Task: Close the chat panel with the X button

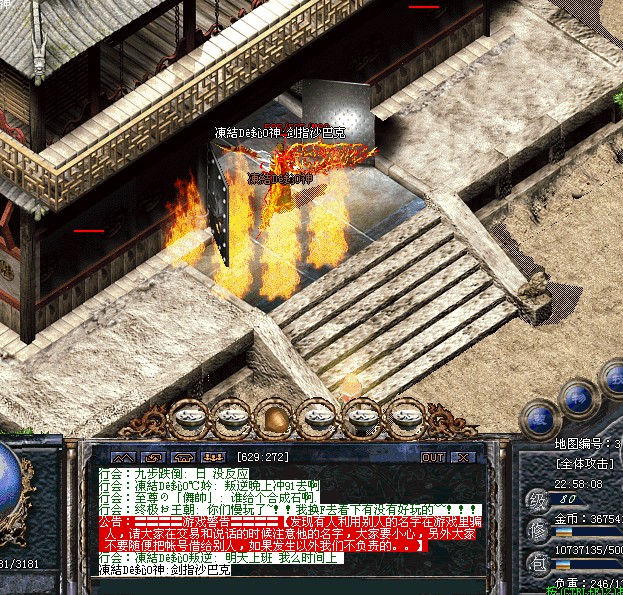Action: click(x=462, y=457)
